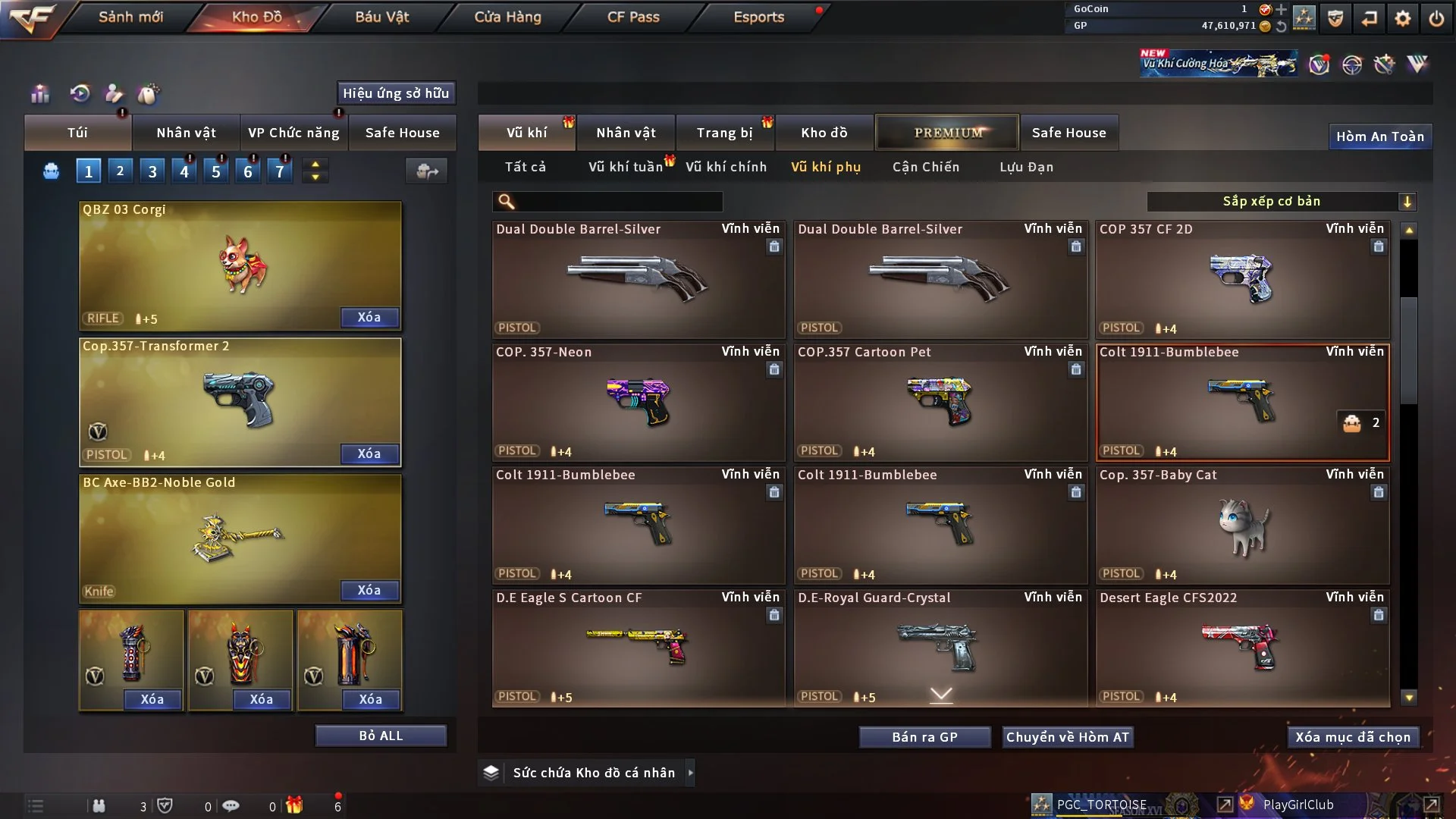Open the Hiệu ứng sở hữu panel

396,93
